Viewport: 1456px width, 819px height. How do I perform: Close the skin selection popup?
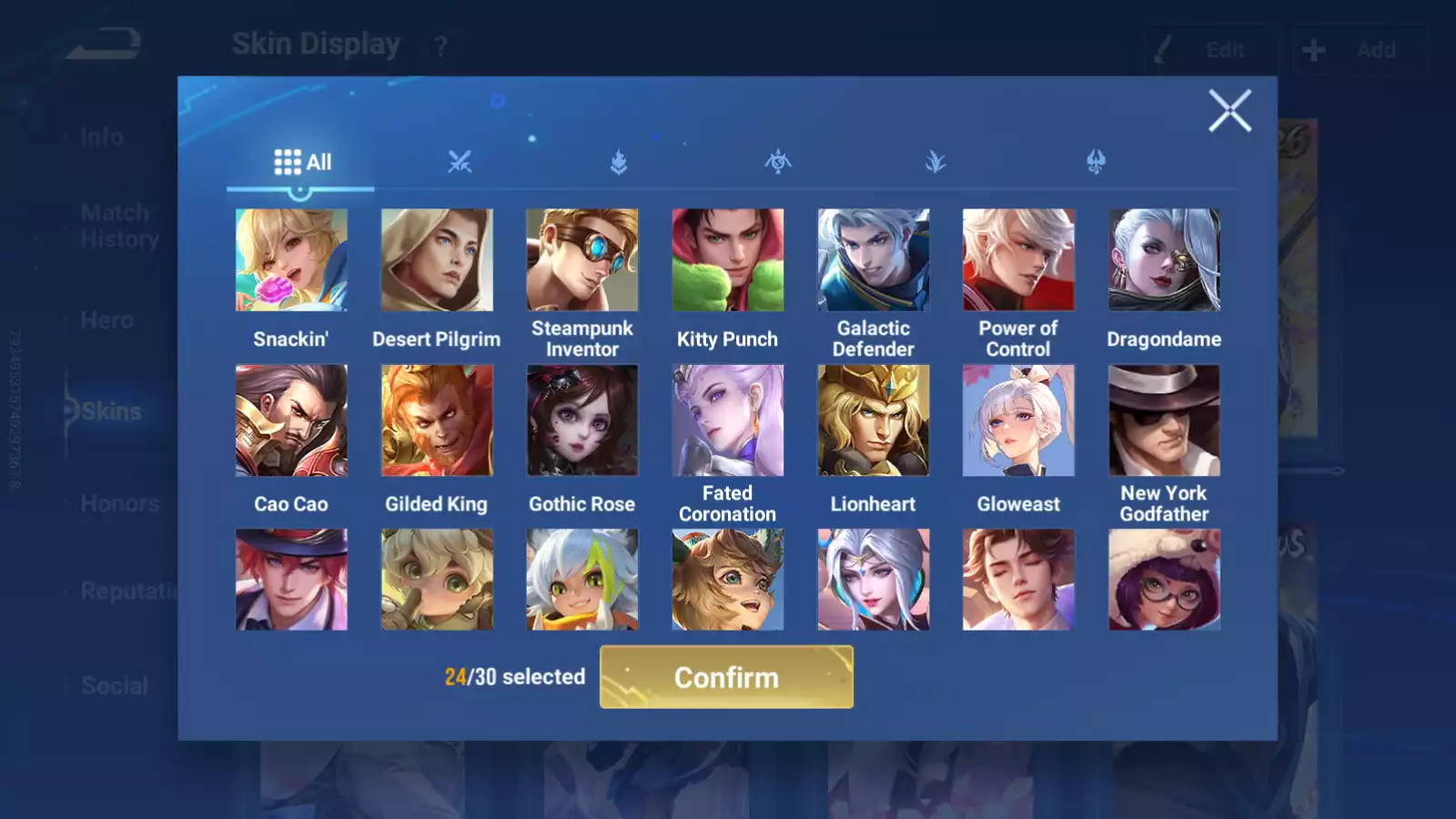pos(1229,111)
